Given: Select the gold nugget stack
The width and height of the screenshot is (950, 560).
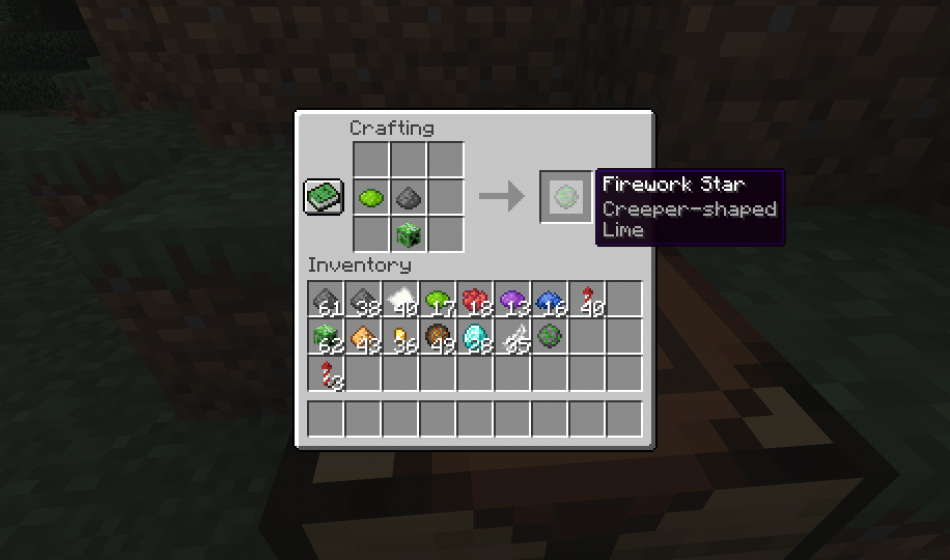Looking at the screenshot, I should pyautogui.click(x=399, y=337).
